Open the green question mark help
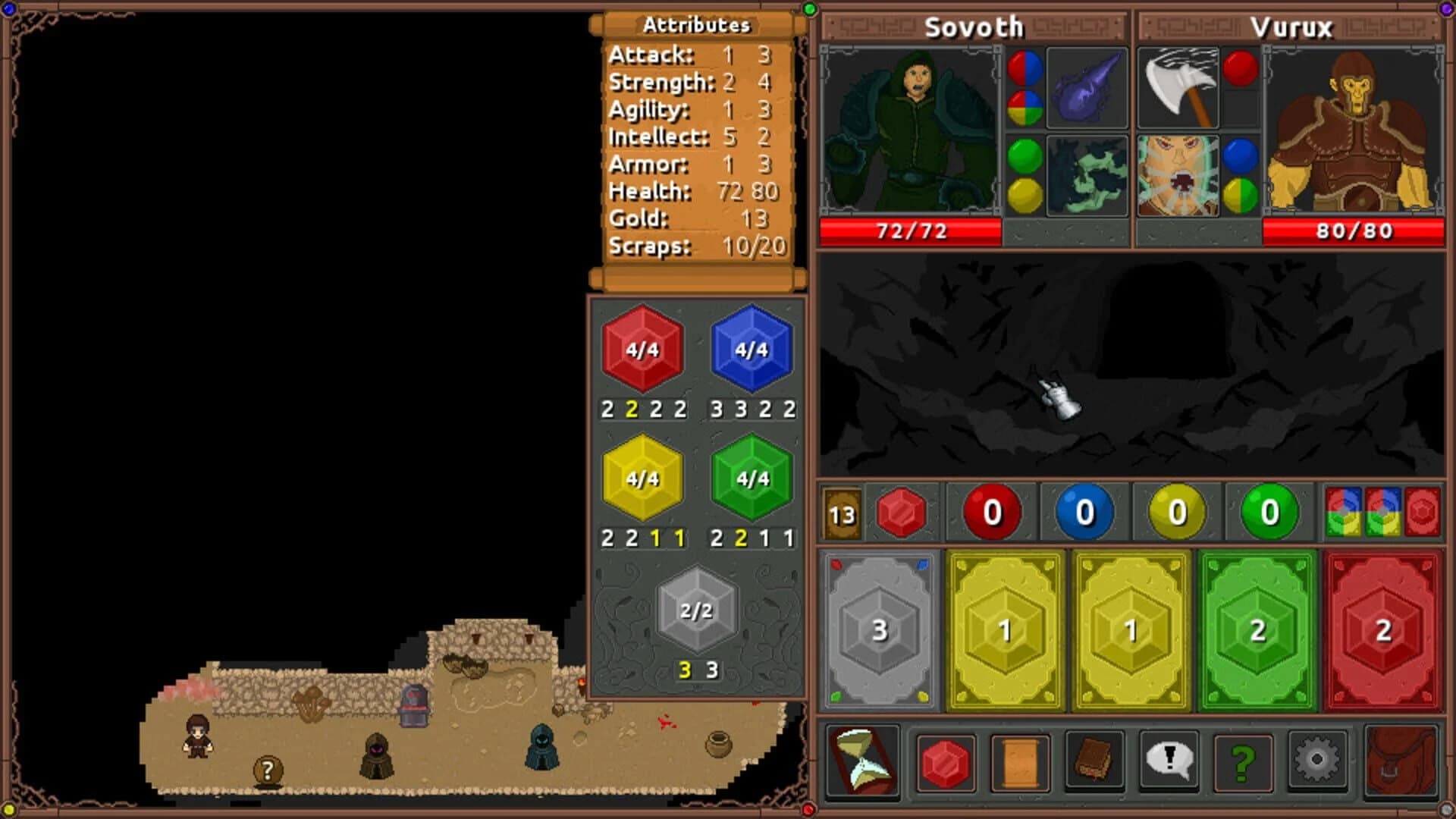1456x819 pixels. pos(1244,762)
